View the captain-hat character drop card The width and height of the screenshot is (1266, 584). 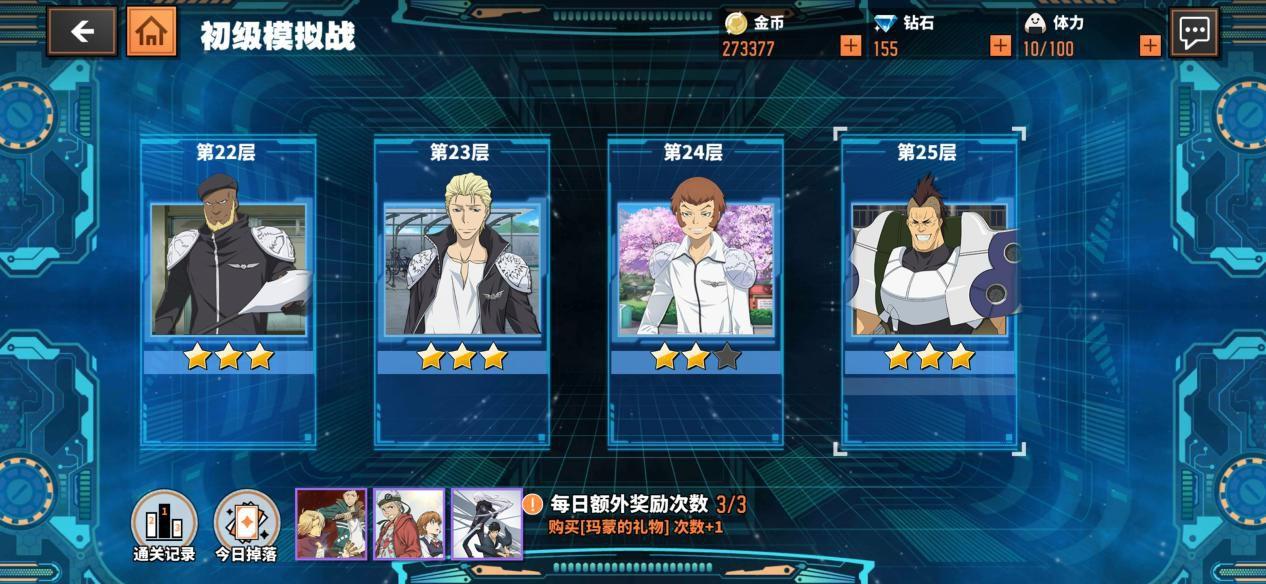point(409,523)
